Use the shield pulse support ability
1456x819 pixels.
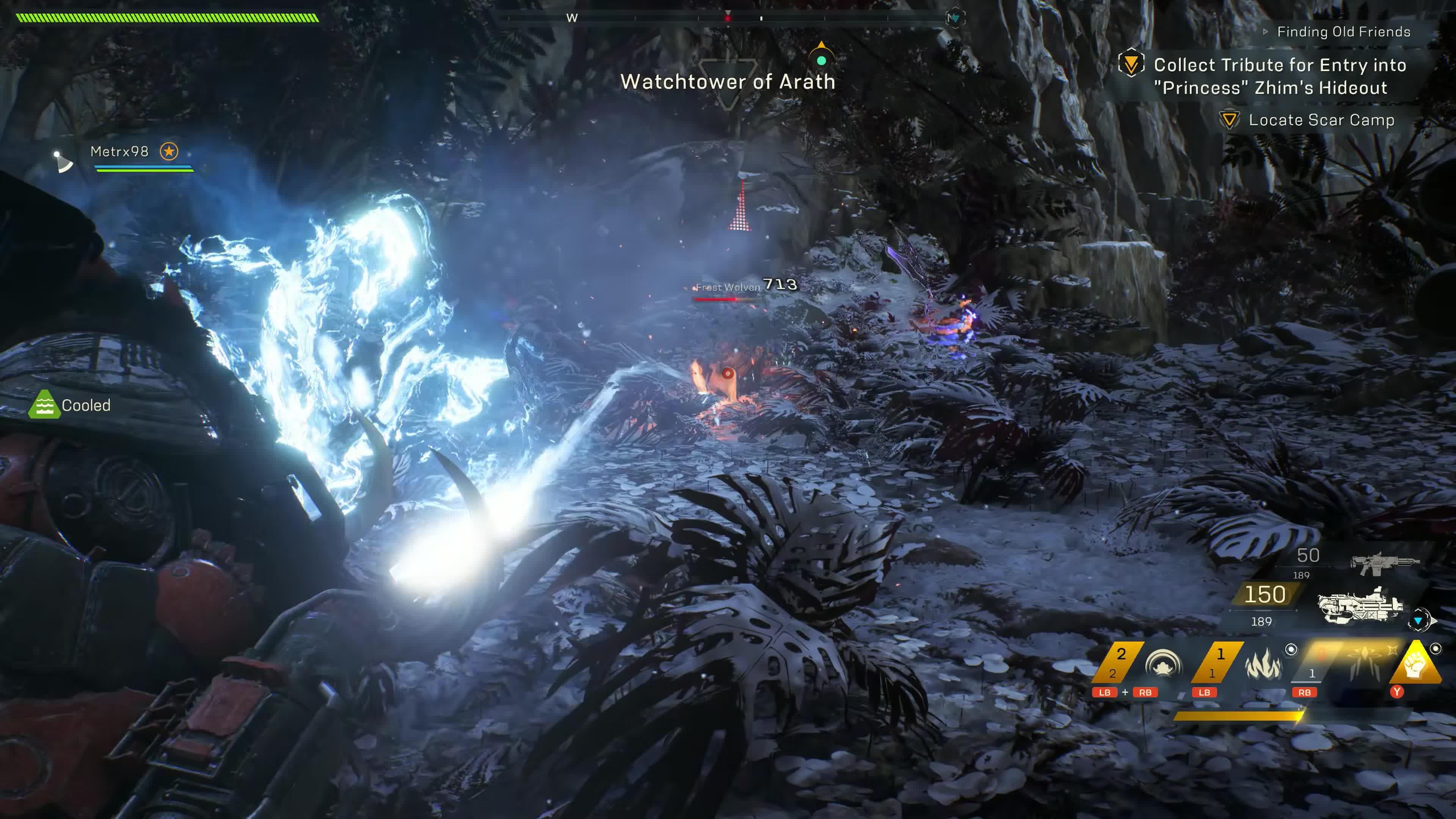pyautogui.click(x=1163, y=664)
